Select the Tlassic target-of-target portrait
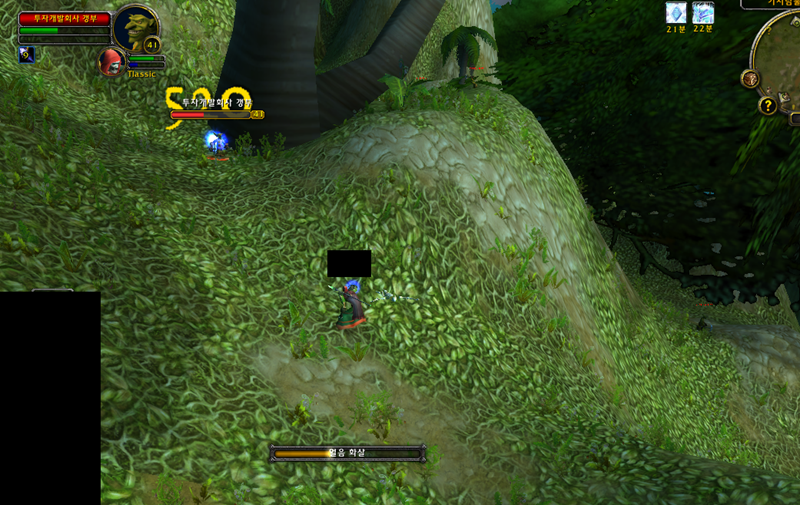Image resolution: width=800 pixels, height=505 pixels. (x=111, y=61)
